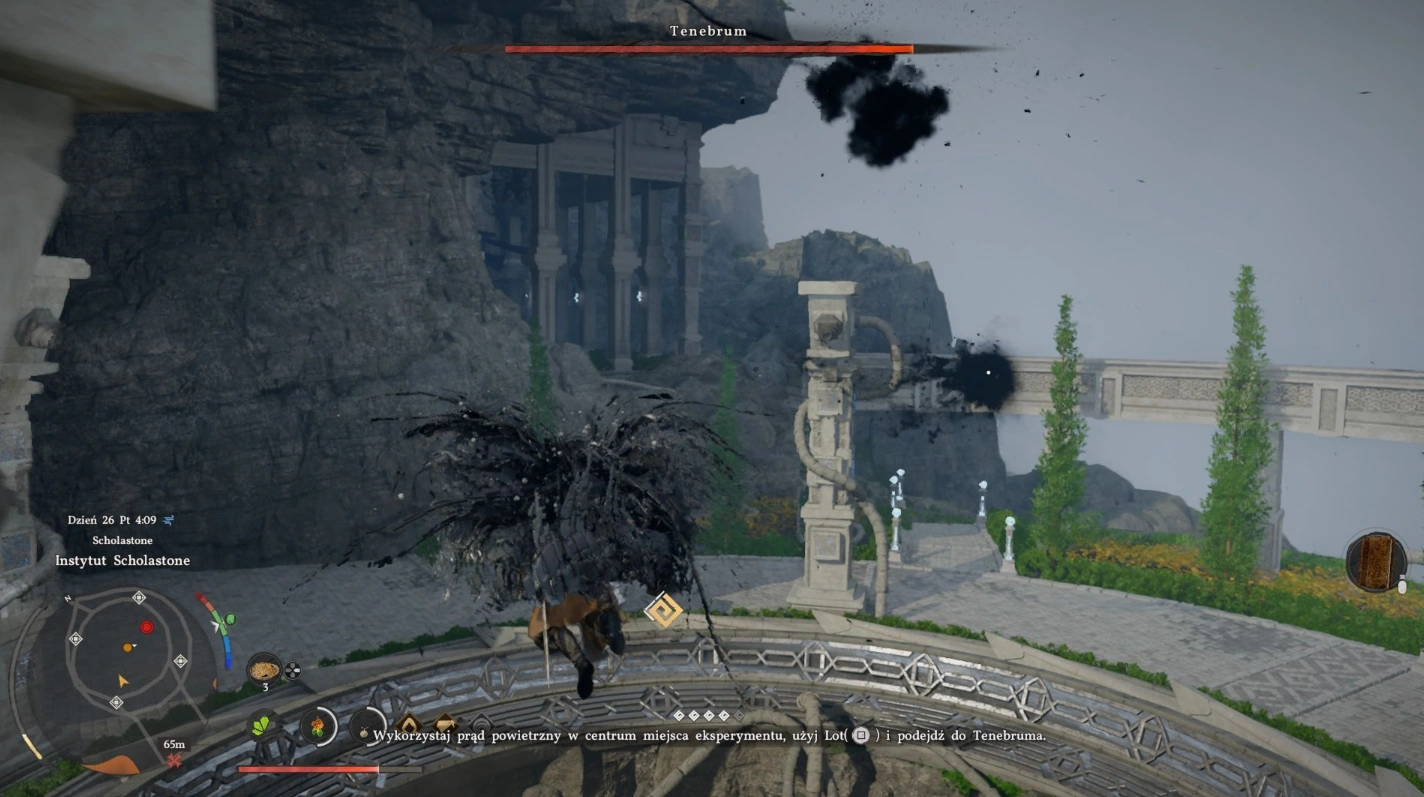
Task: Choose the orange flower item slot
Action: [318, 726]
